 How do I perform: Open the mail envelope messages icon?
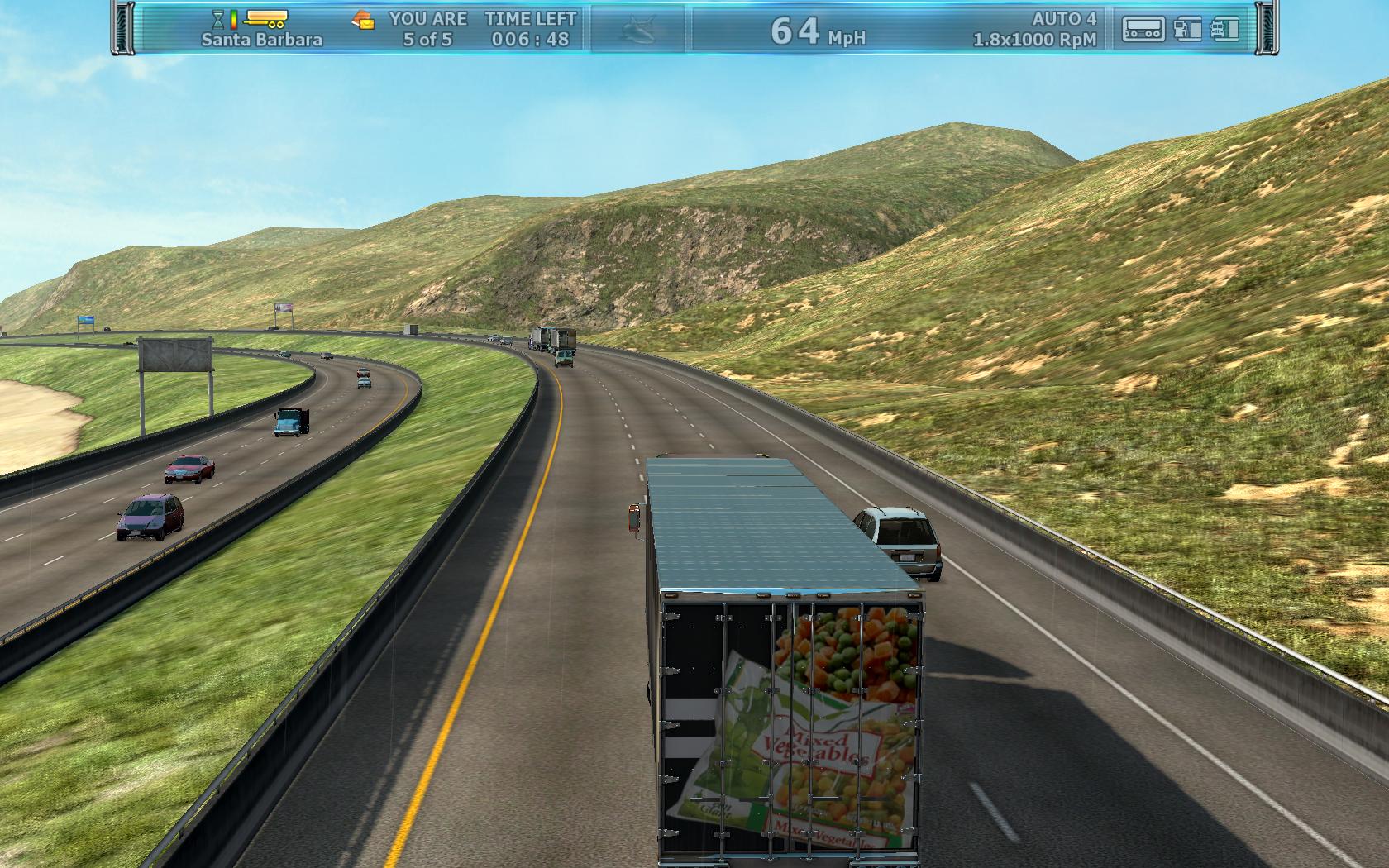363,19
